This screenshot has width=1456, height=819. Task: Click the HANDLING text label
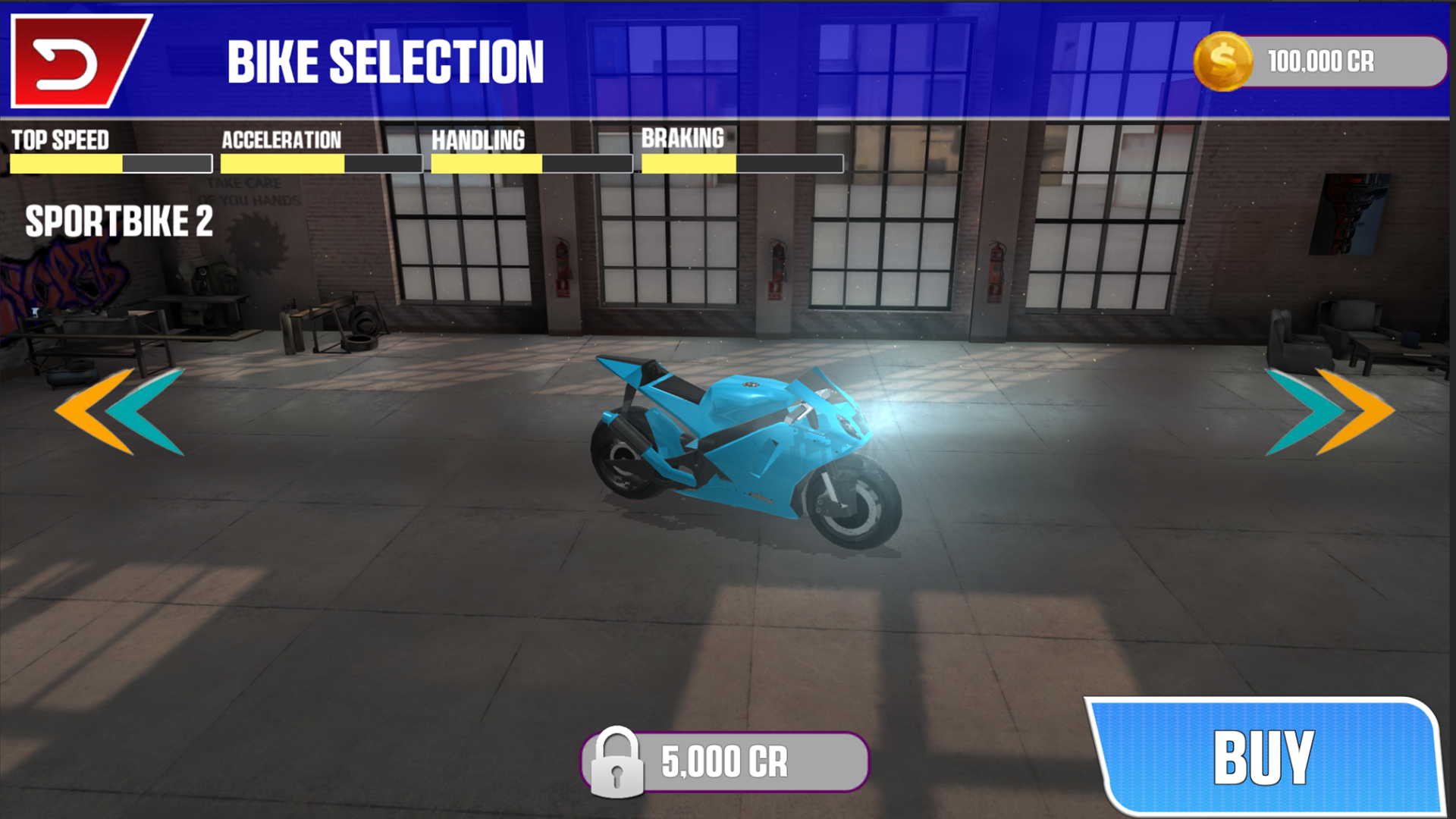(x=478, y=140)
